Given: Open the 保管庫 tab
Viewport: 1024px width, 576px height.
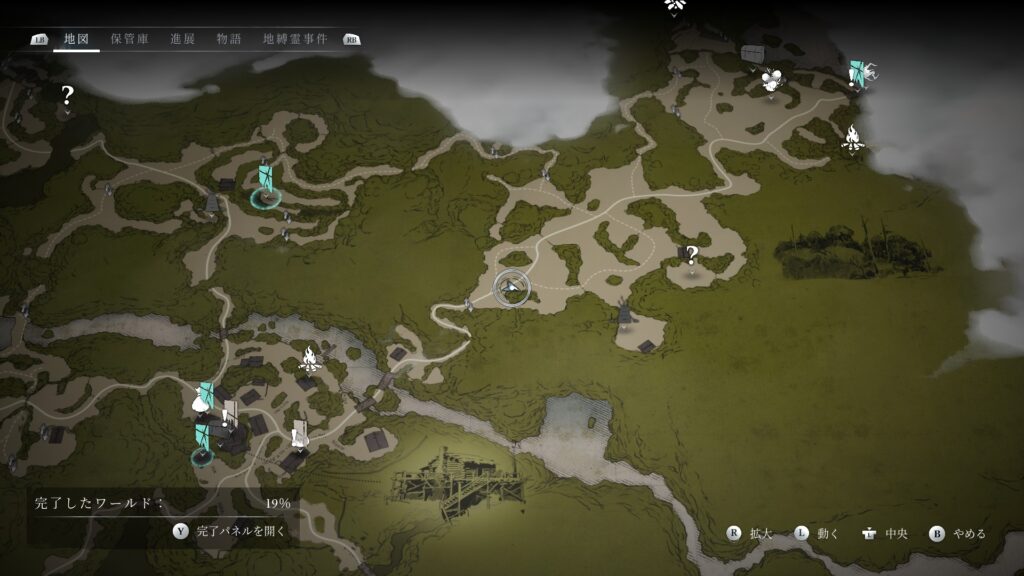Looking at the screenshot, I should (129, 39).
